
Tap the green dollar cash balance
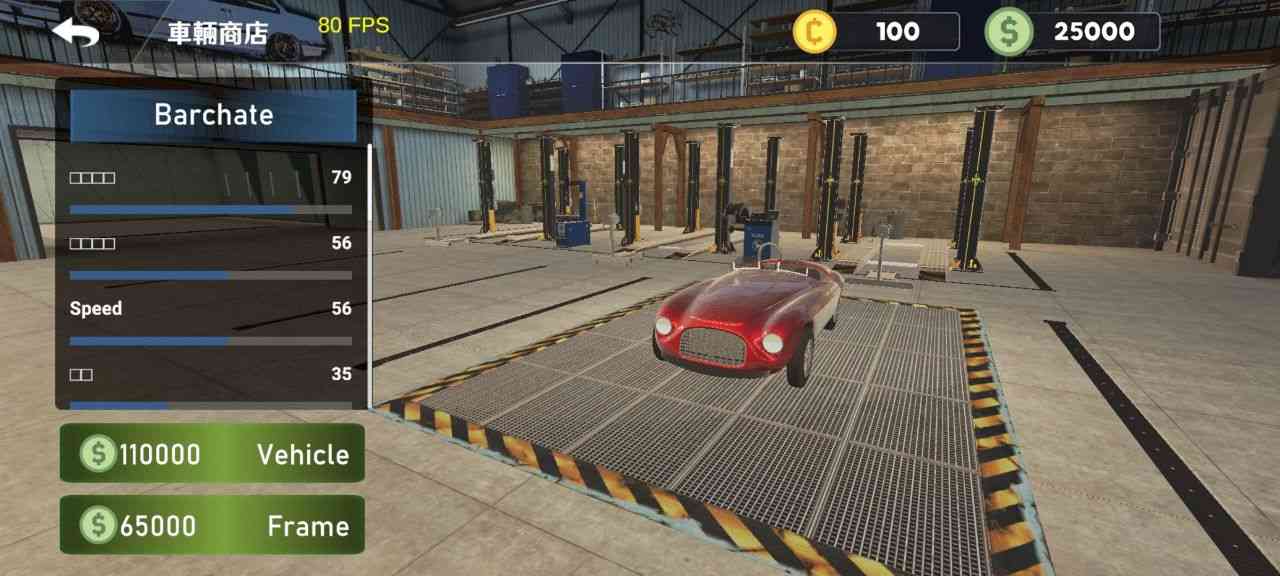coord(1072,32)
